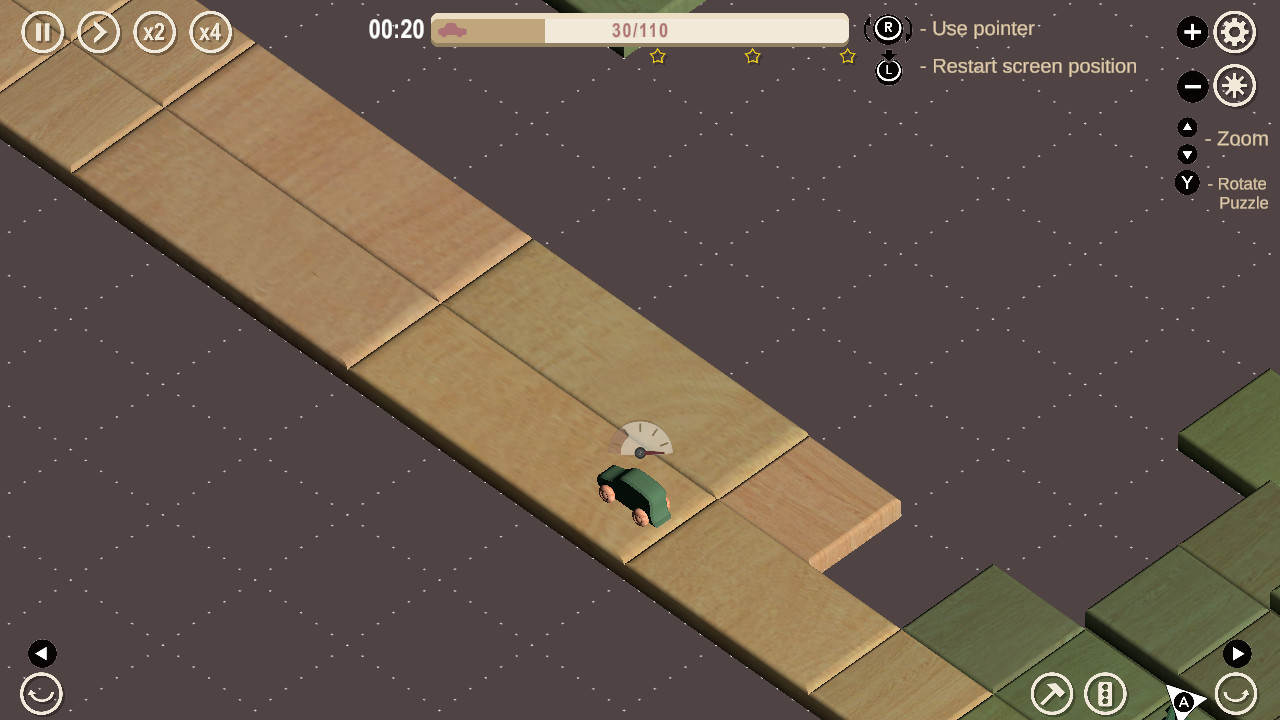Open the settings gear
Screen dimensions: 1280x720
(1235, 32)
